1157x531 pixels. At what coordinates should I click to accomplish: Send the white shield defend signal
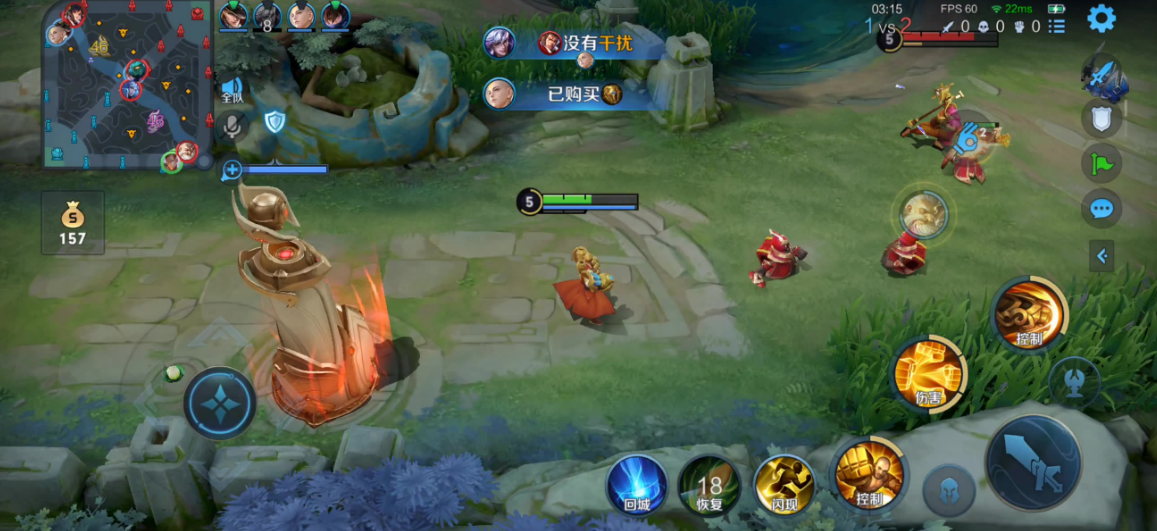tap(1101, 119)
